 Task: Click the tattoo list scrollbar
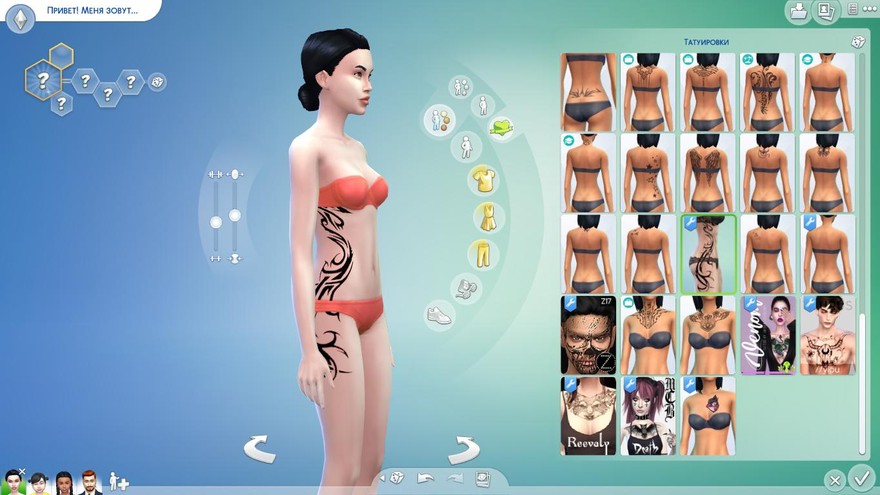862,380
